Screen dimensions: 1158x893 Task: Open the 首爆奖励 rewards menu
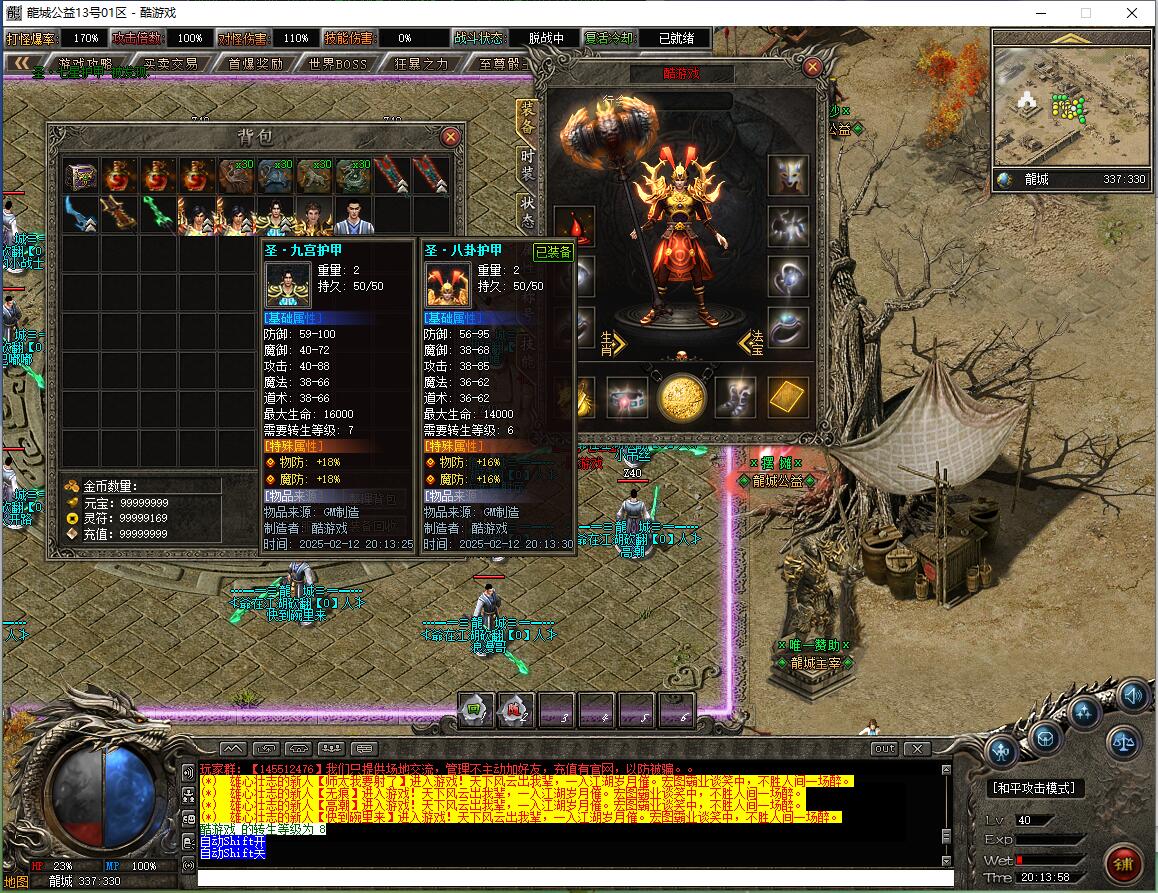tap(255, 64)
